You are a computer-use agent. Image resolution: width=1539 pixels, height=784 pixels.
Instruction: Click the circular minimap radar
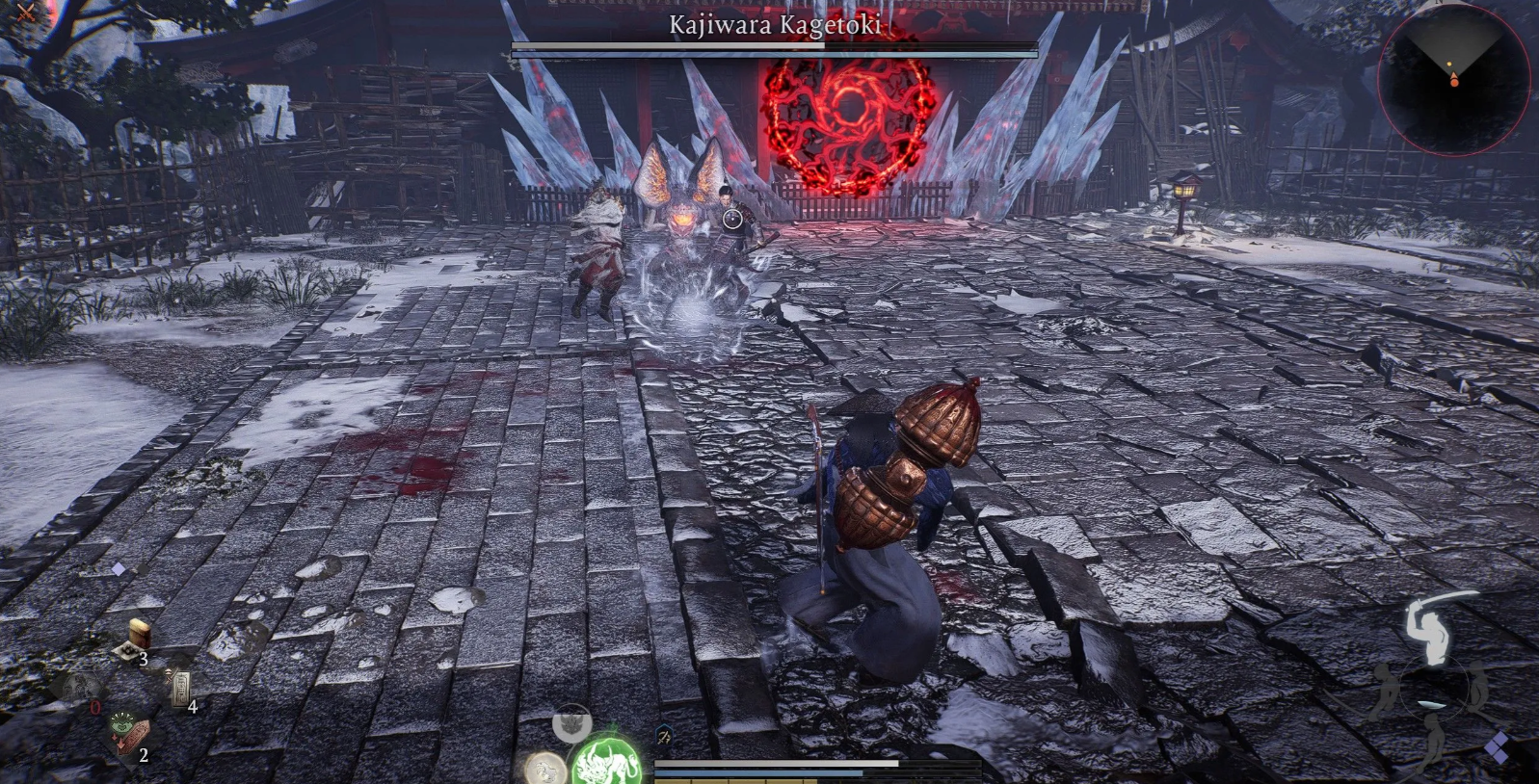pyautogui.click(x=1452, y=79)
